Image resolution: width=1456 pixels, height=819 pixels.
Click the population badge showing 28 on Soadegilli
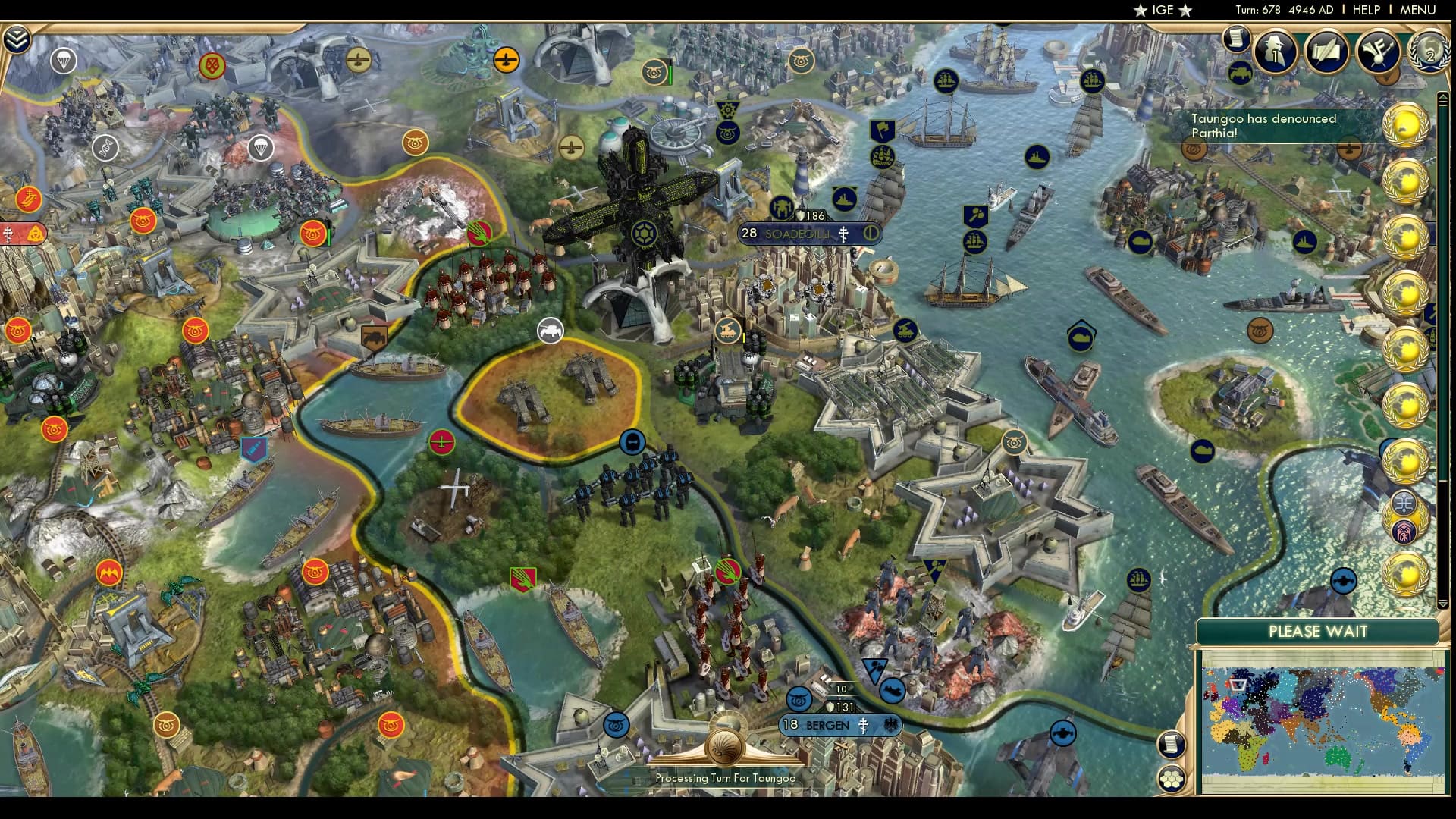[x=748, y=234]
